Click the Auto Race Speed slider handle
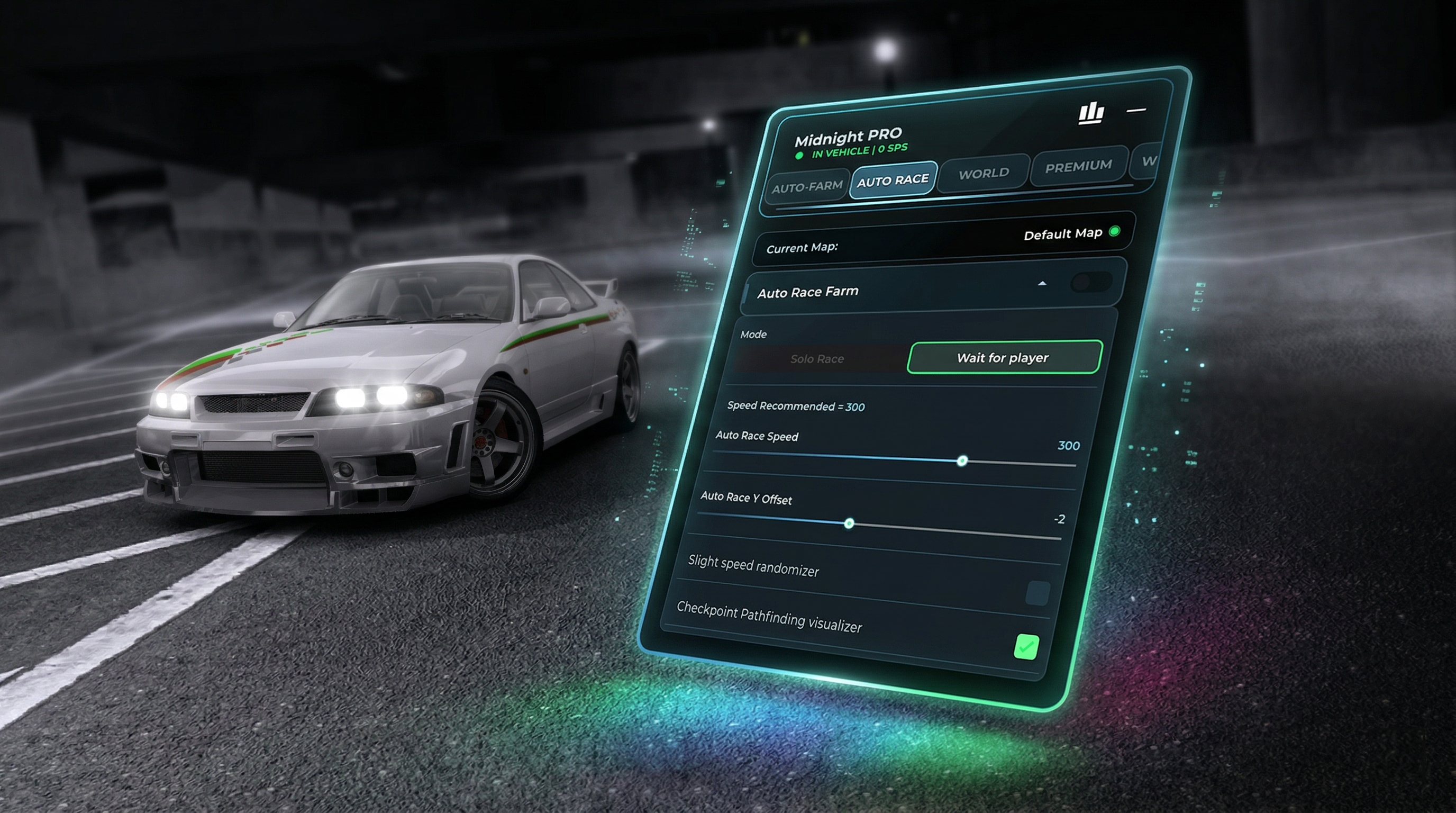The height and width of the screenshot is (813, 1456). [962, 462]
